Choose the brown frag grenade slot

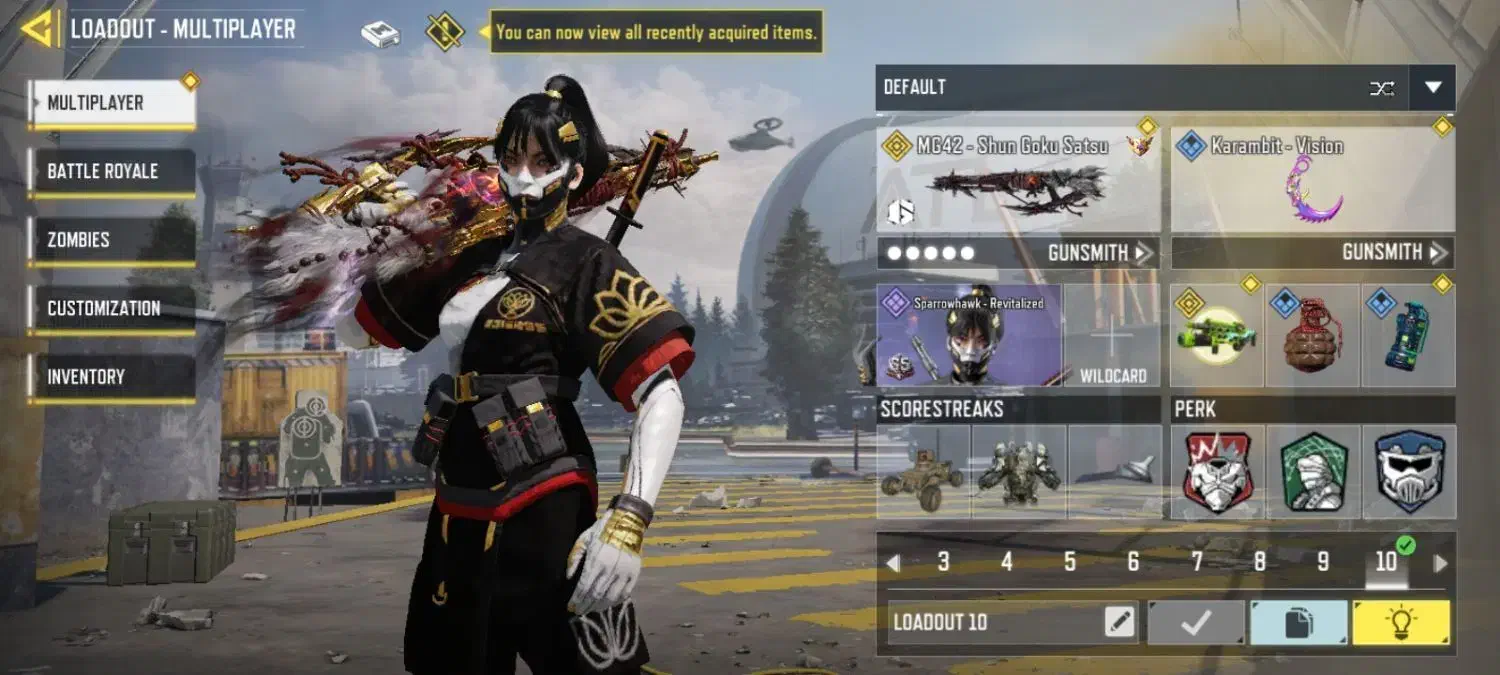(x=1312, y=336)
